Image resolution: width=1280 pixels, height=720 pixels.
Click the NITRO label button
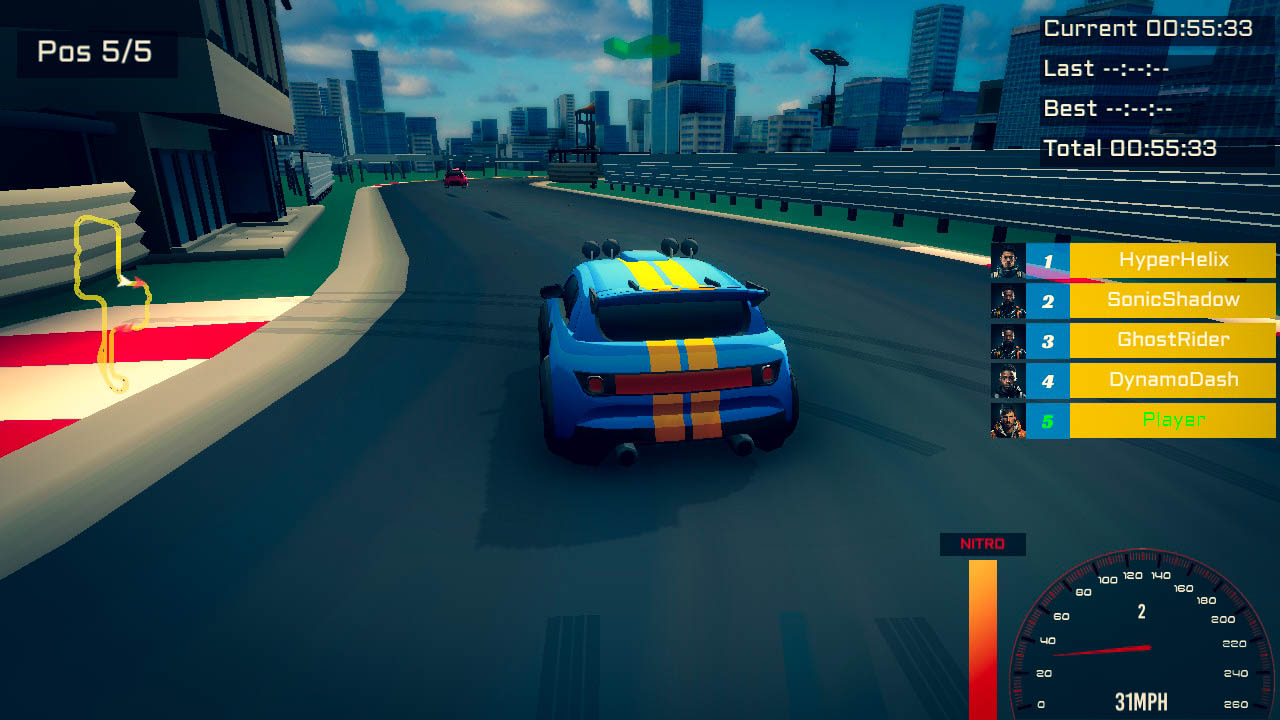pyautogui.click(x=981, y=544)
